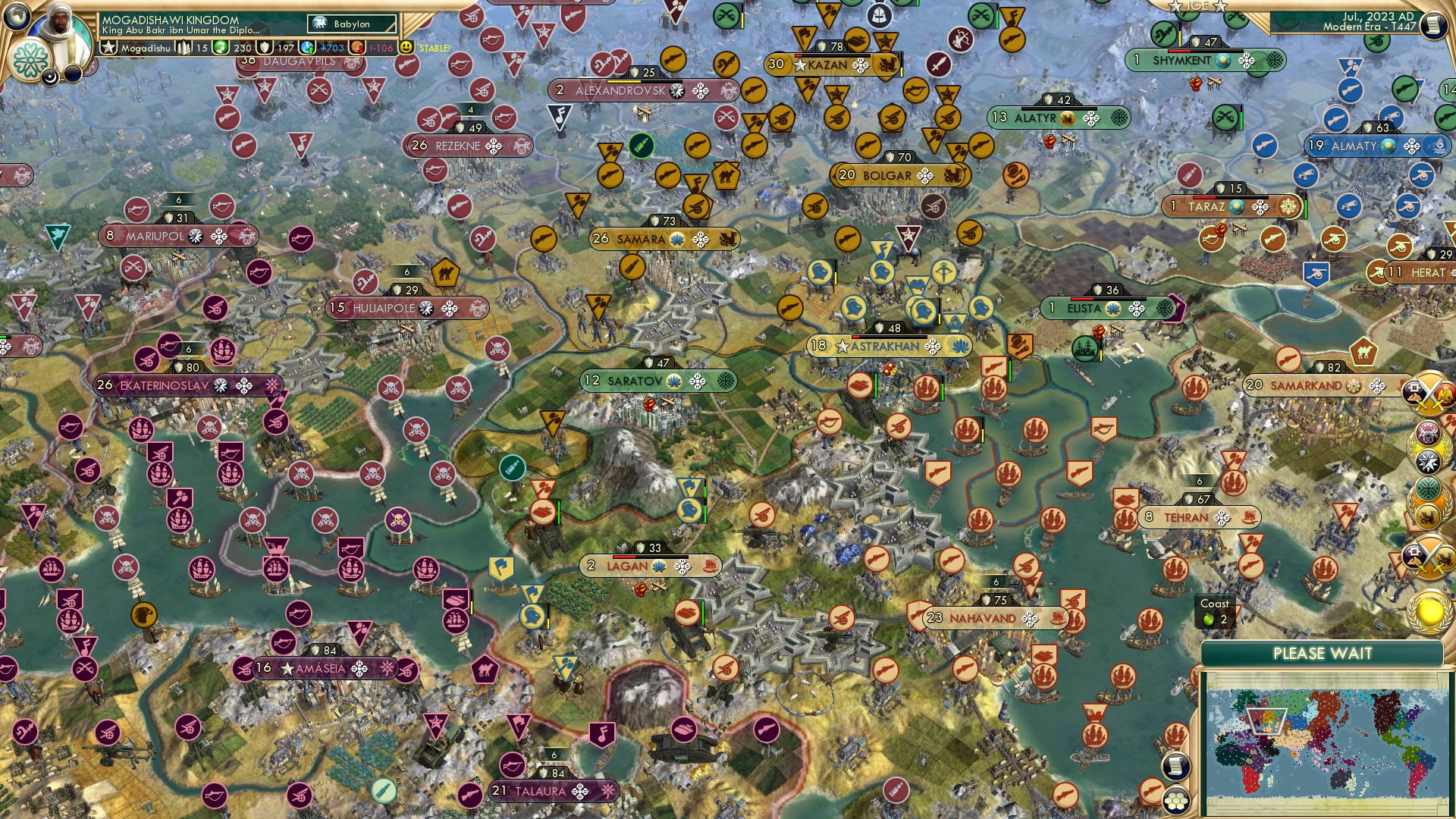
Task: Toggle the hexagon grid icon at bottom right
Action: (x=1176, y=802)
